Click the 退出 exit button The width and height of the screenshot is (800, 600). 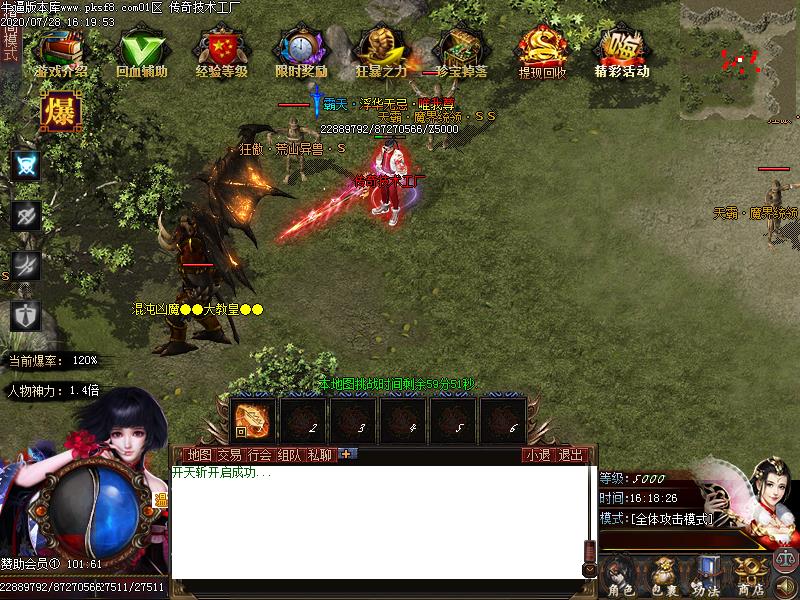click(x=571, y=455)
